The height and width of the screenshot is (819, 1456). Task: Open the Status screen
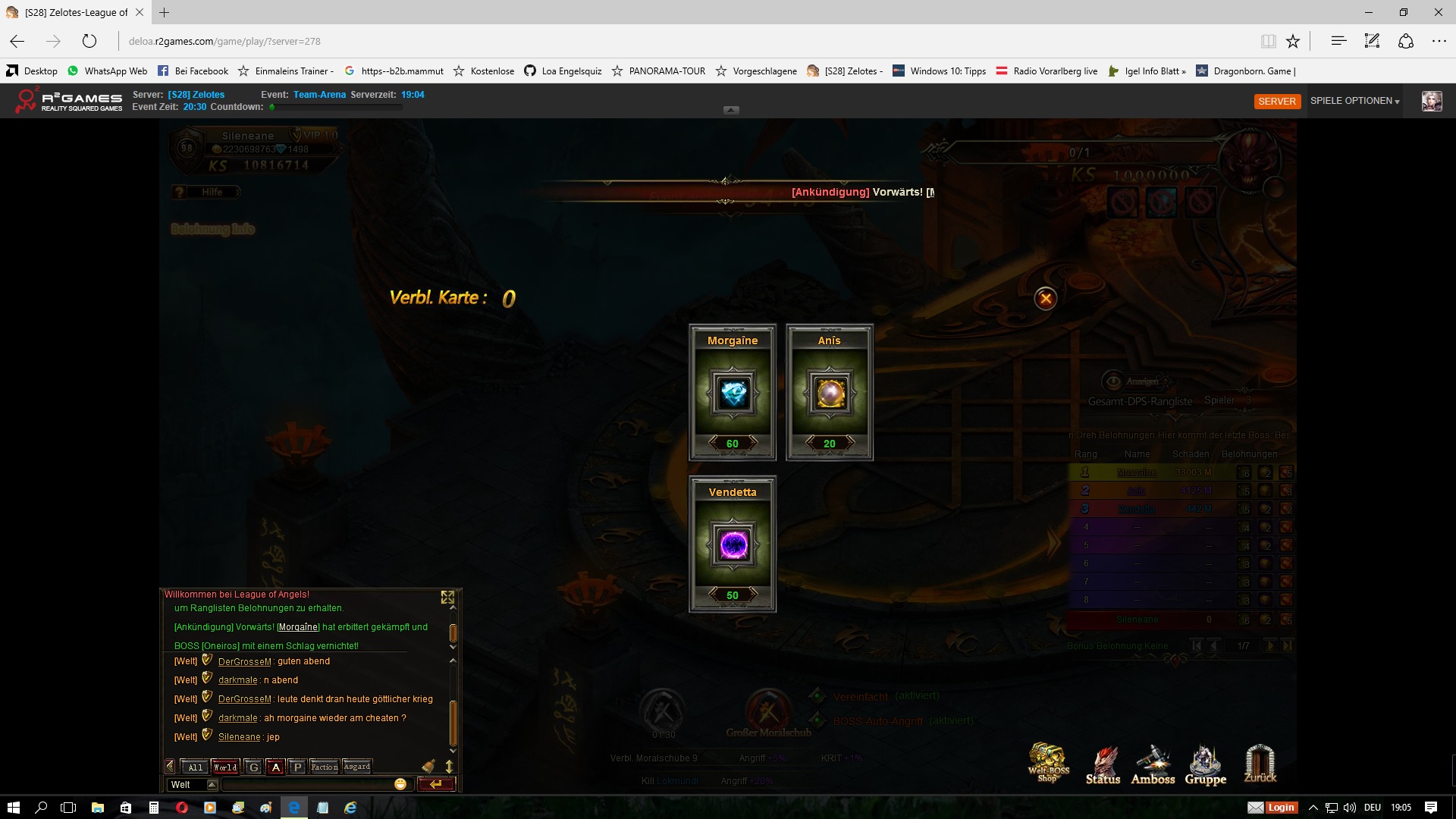click(x=1103, y=764)
